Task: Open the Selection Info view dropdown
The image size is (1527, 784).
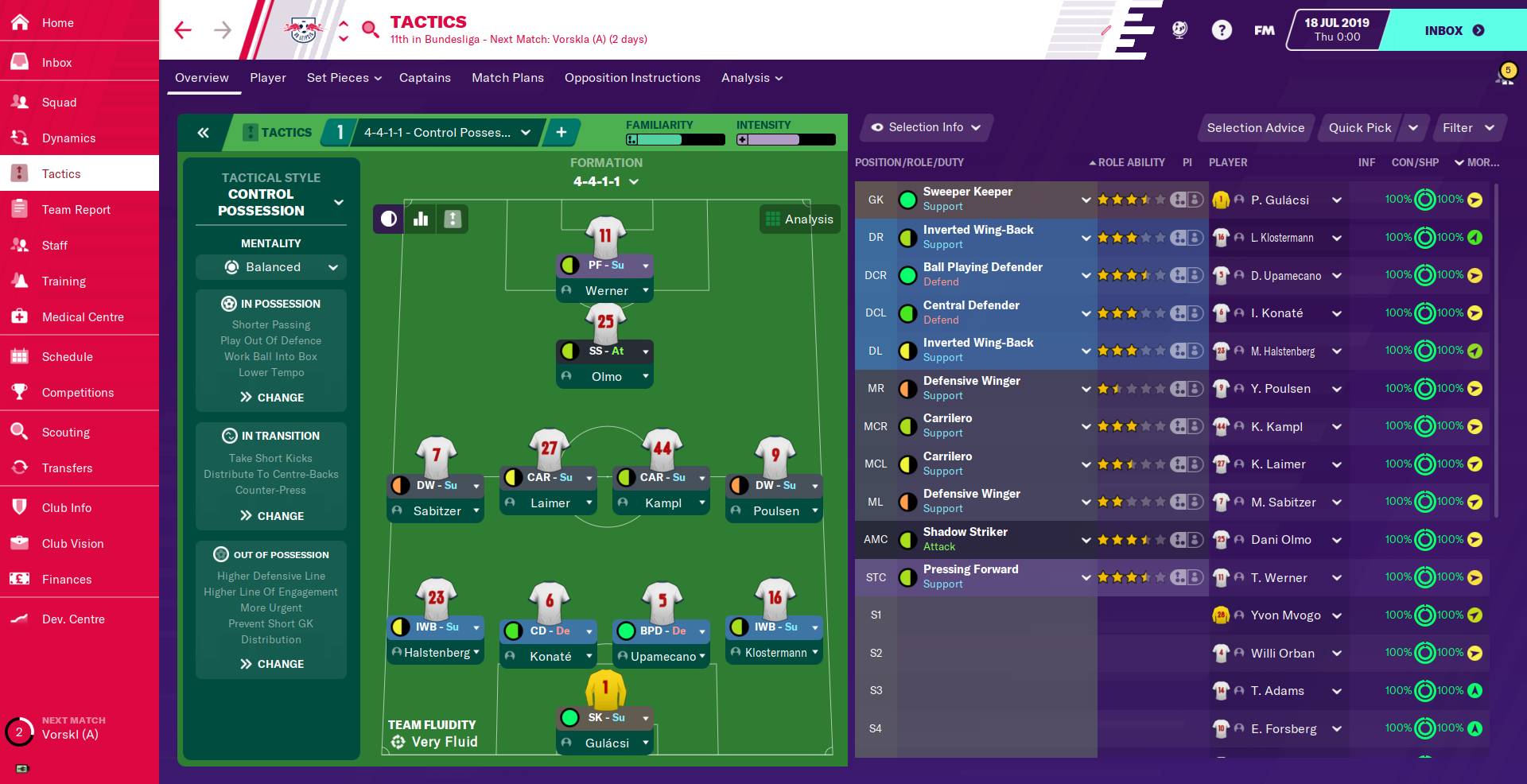Action: (x=927, y=127)
